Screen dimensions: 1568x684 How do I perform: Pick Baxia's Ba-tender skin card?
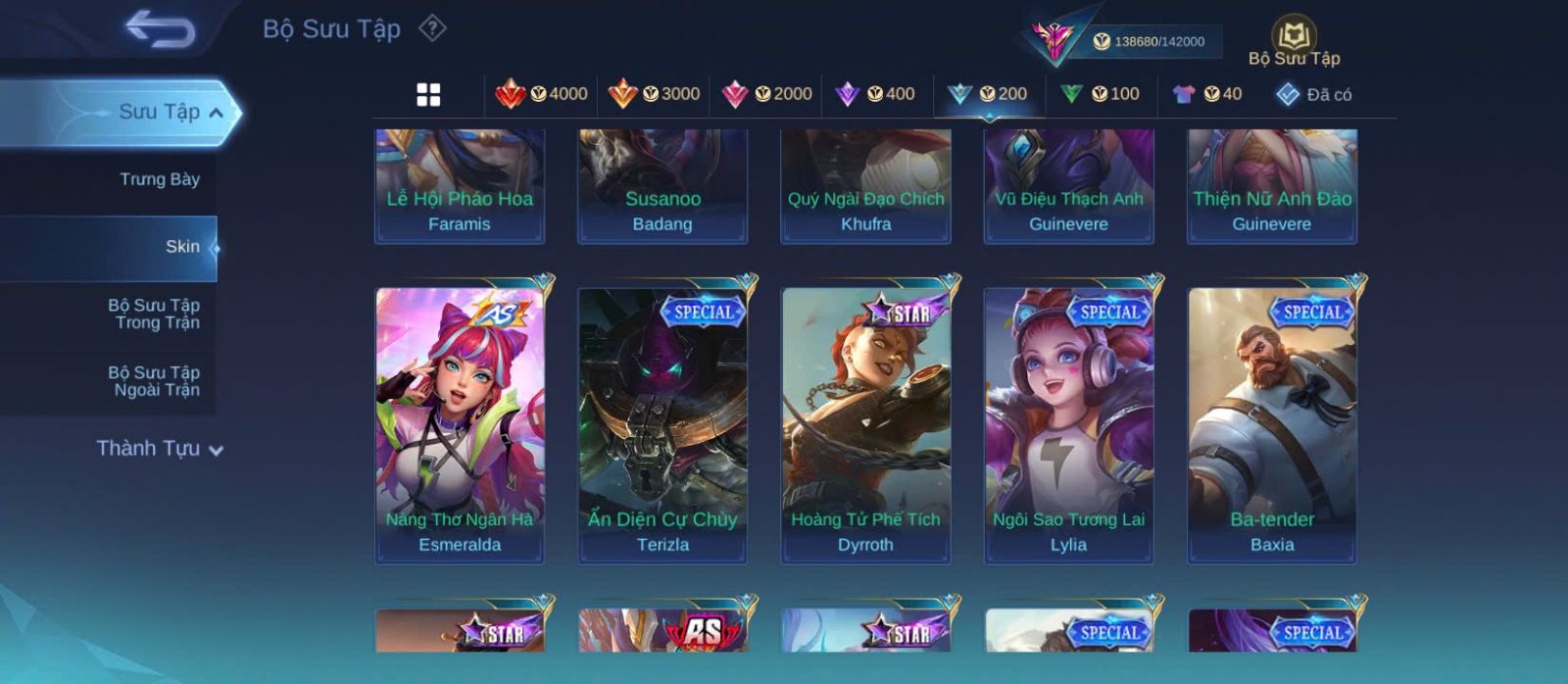pyautogui.click(x=1272, y=425)
